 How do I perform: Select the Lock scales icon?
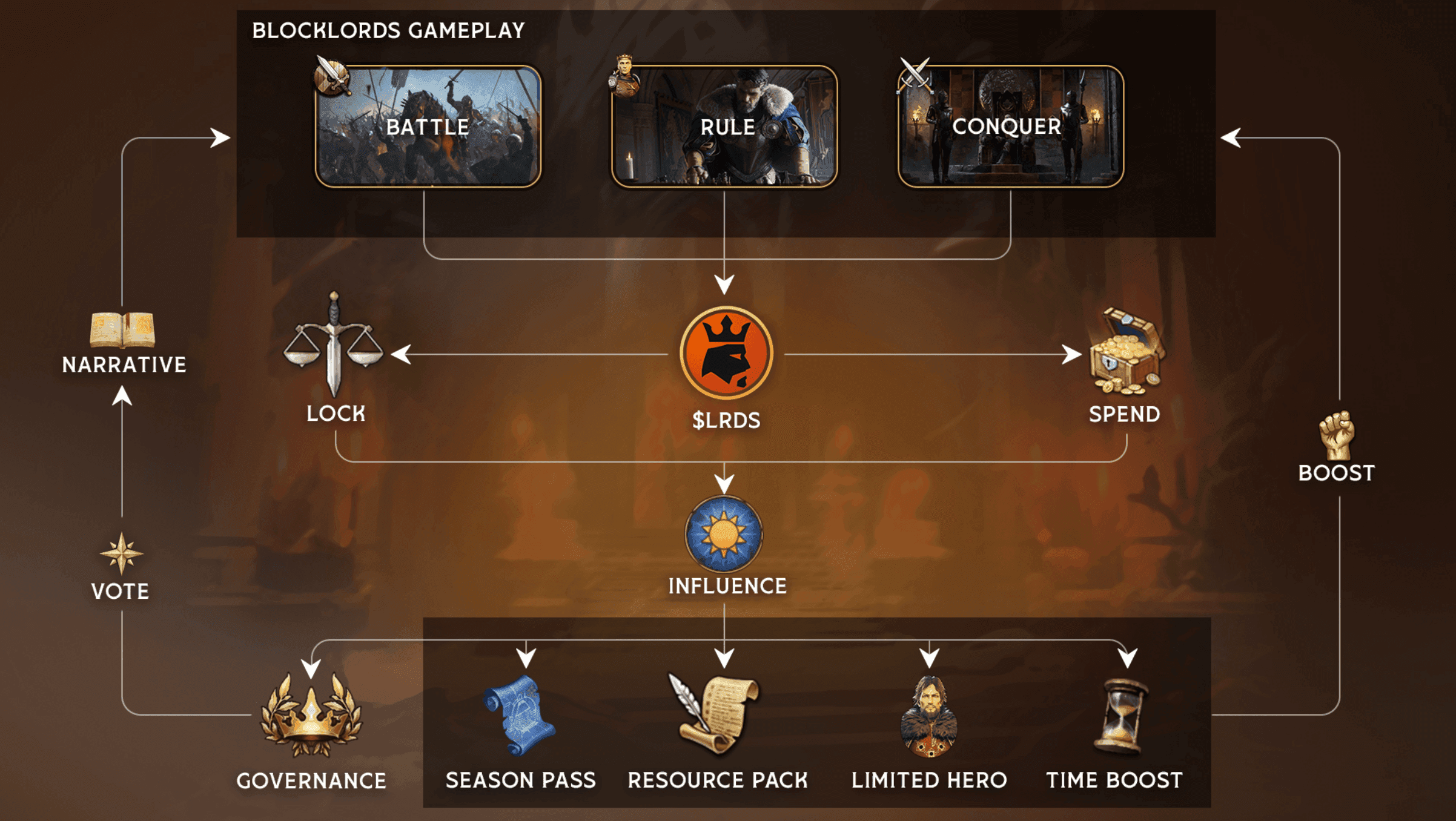334,346
